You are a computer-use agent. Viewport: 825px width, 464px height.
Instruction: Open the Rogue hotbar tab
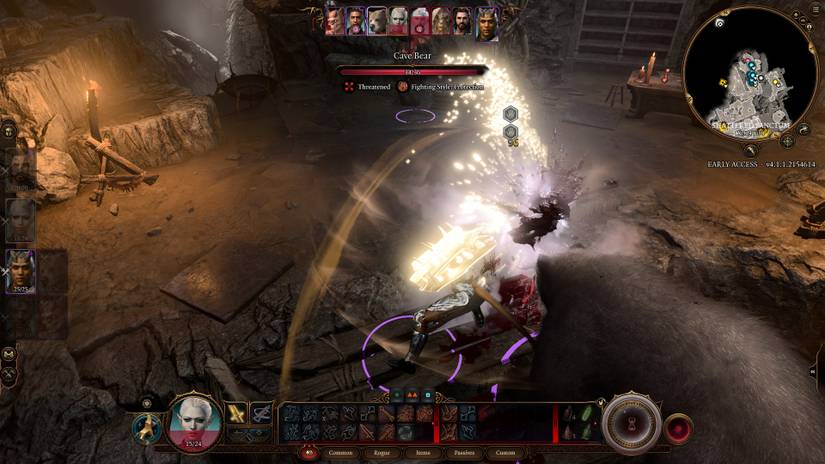click(382, 452)
